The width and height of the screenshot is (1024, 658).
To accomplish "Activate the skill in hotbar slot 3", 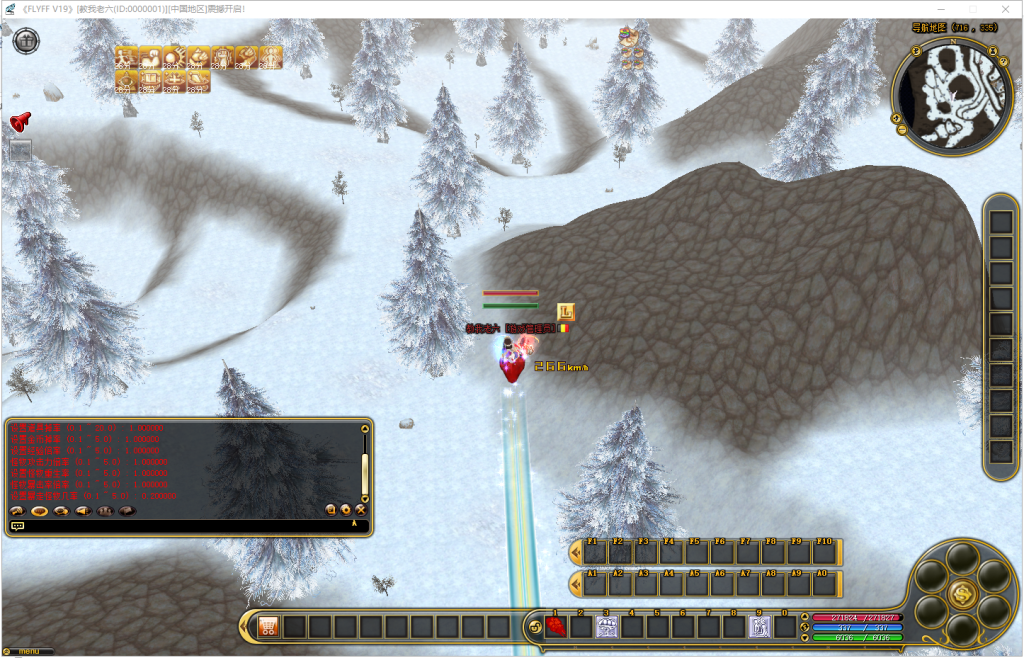I will (607, 627).
